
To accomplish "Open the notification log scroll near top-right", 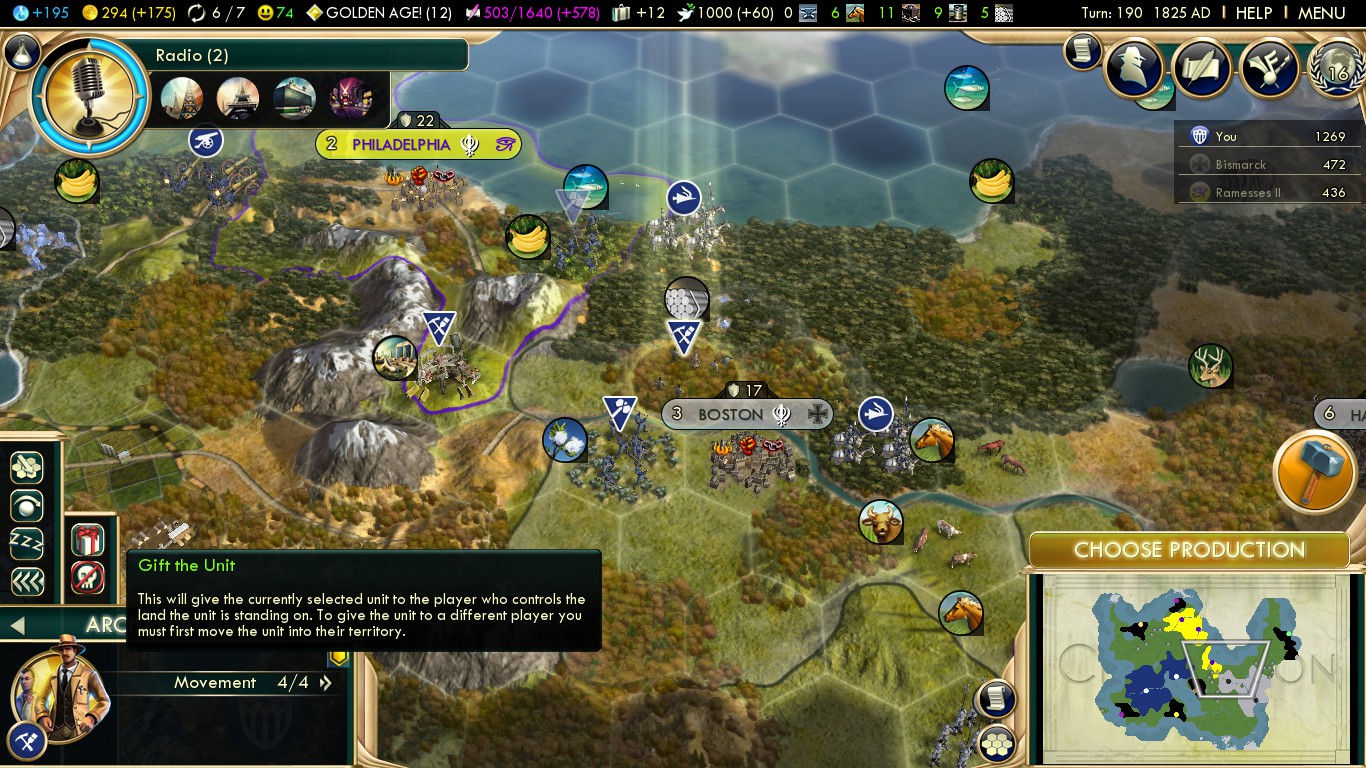I will click(1082, 51).
